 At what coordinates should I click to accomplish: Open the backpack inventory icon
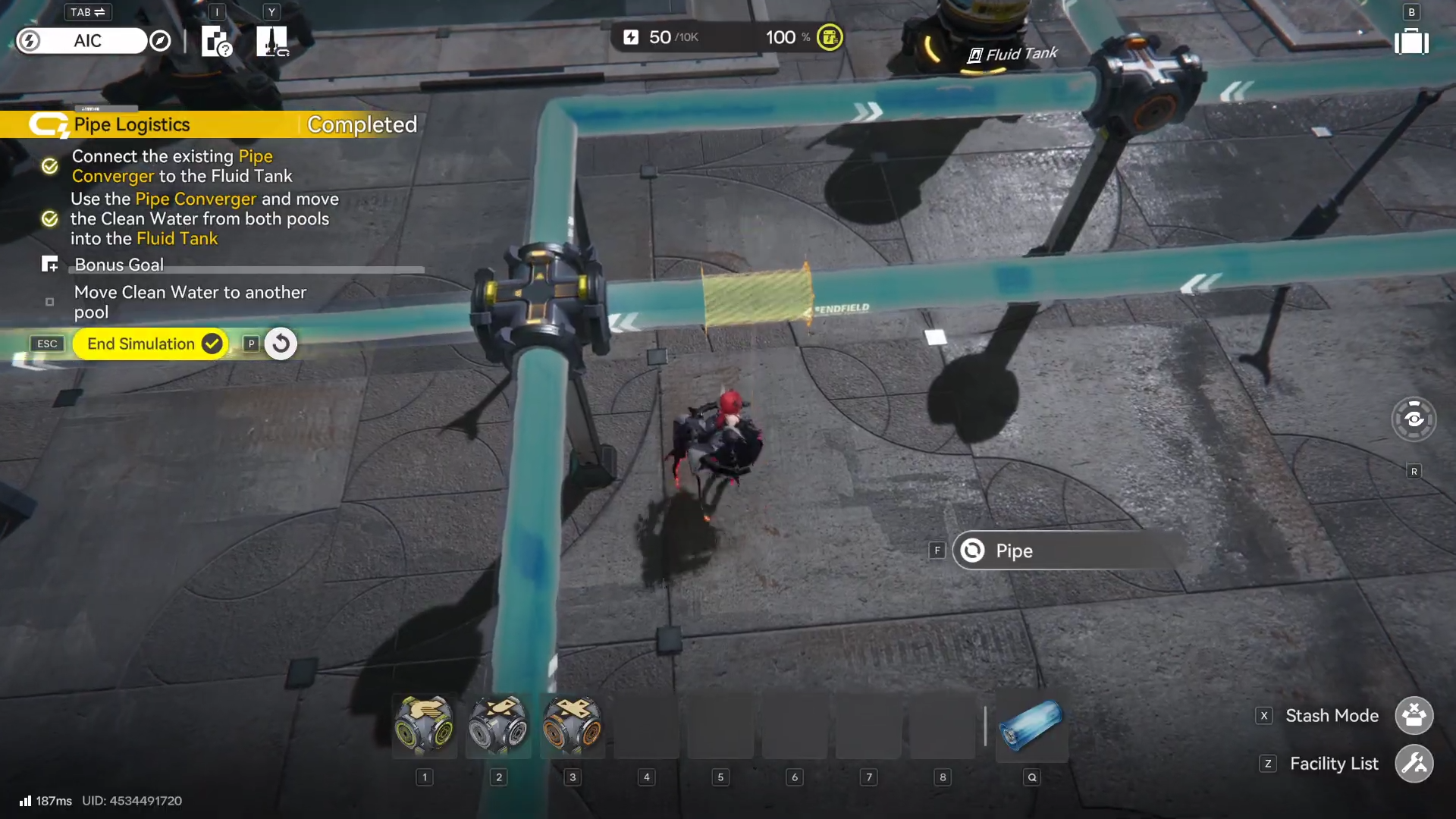[1411, 42]
